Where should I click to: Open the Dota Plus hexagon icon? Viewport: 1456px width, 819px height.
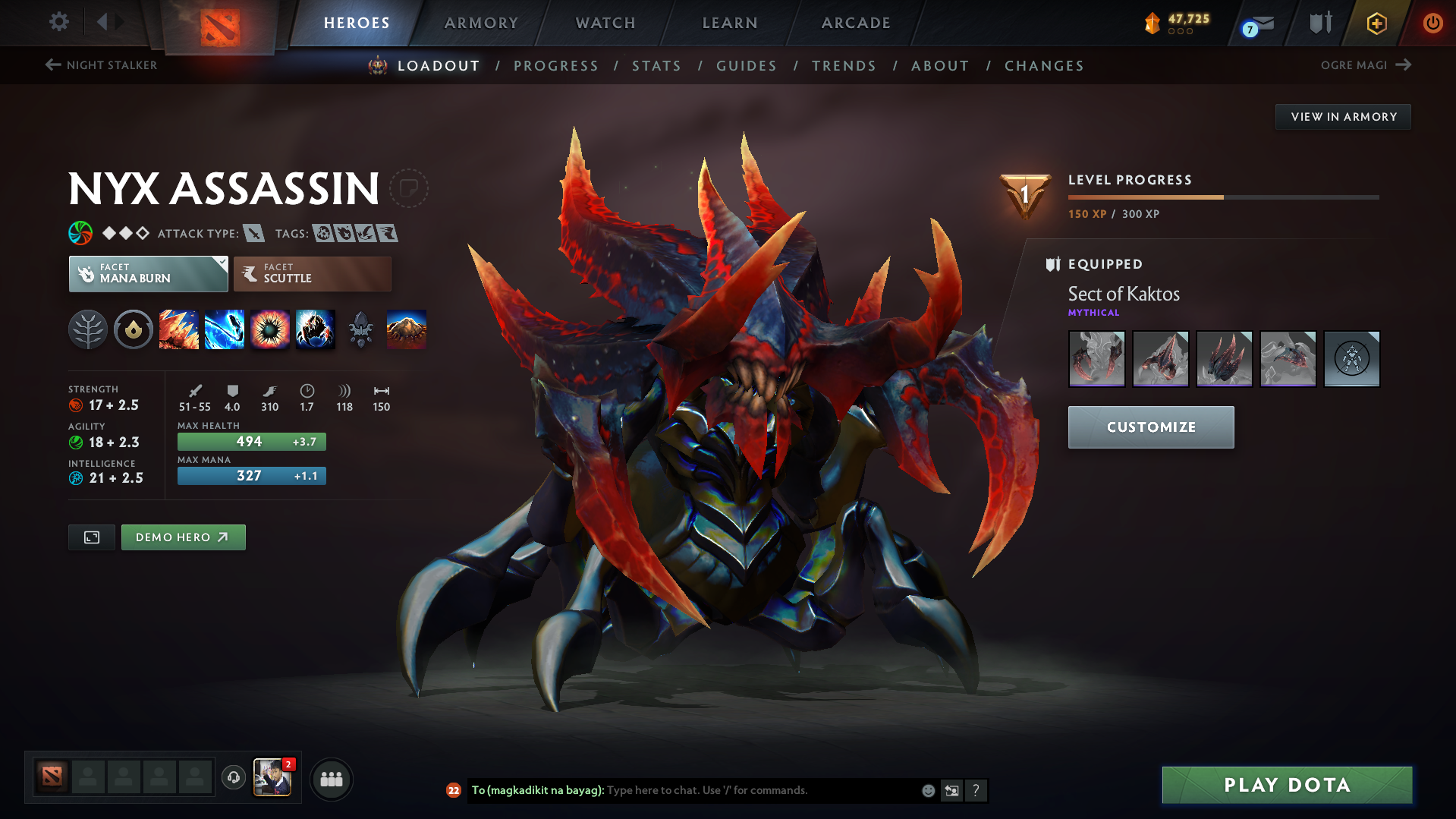pos(1376,23)
